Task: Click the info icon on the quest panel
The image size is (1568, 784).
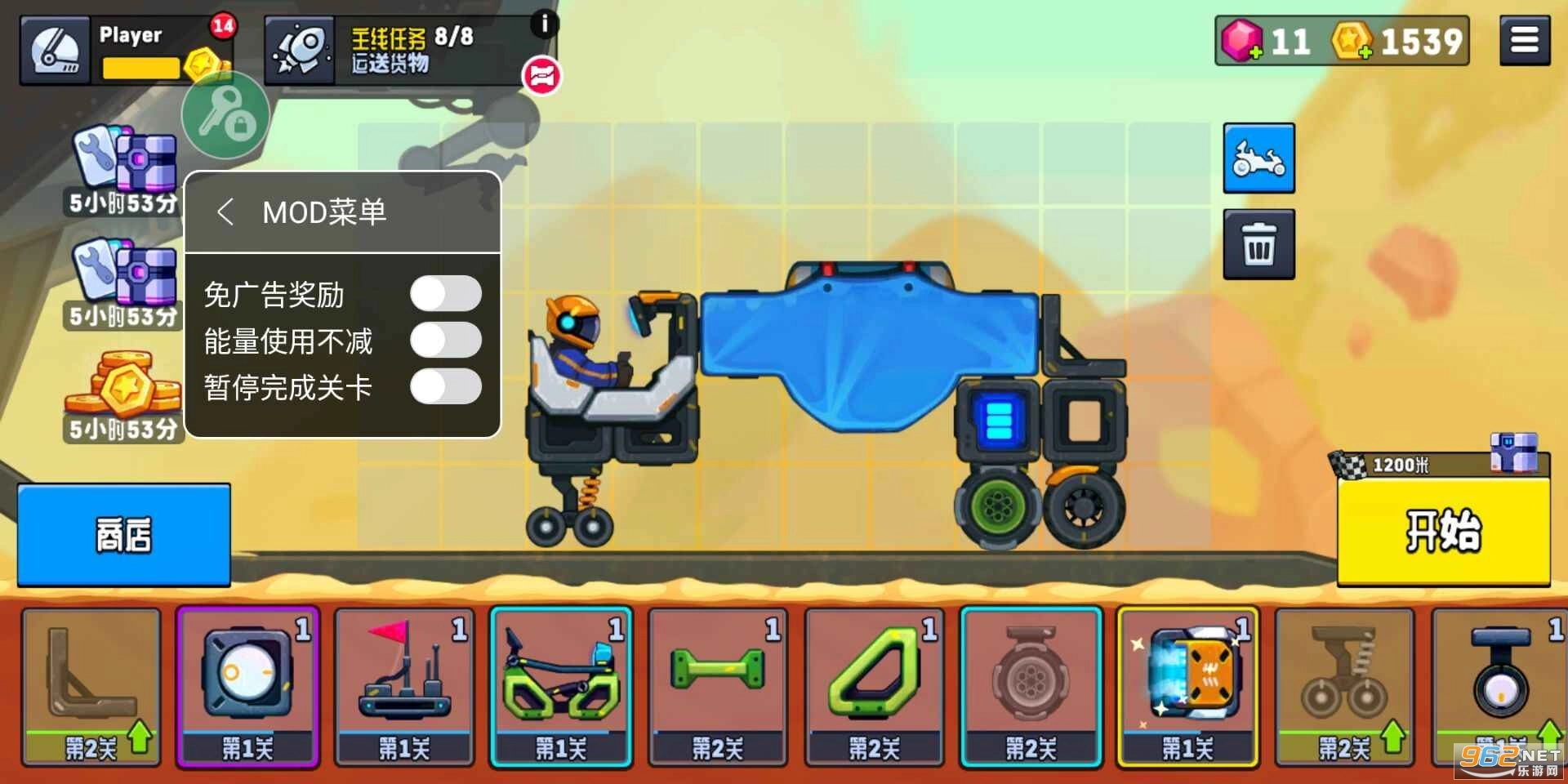Action: pyautogui.click(x=544, y=25)
